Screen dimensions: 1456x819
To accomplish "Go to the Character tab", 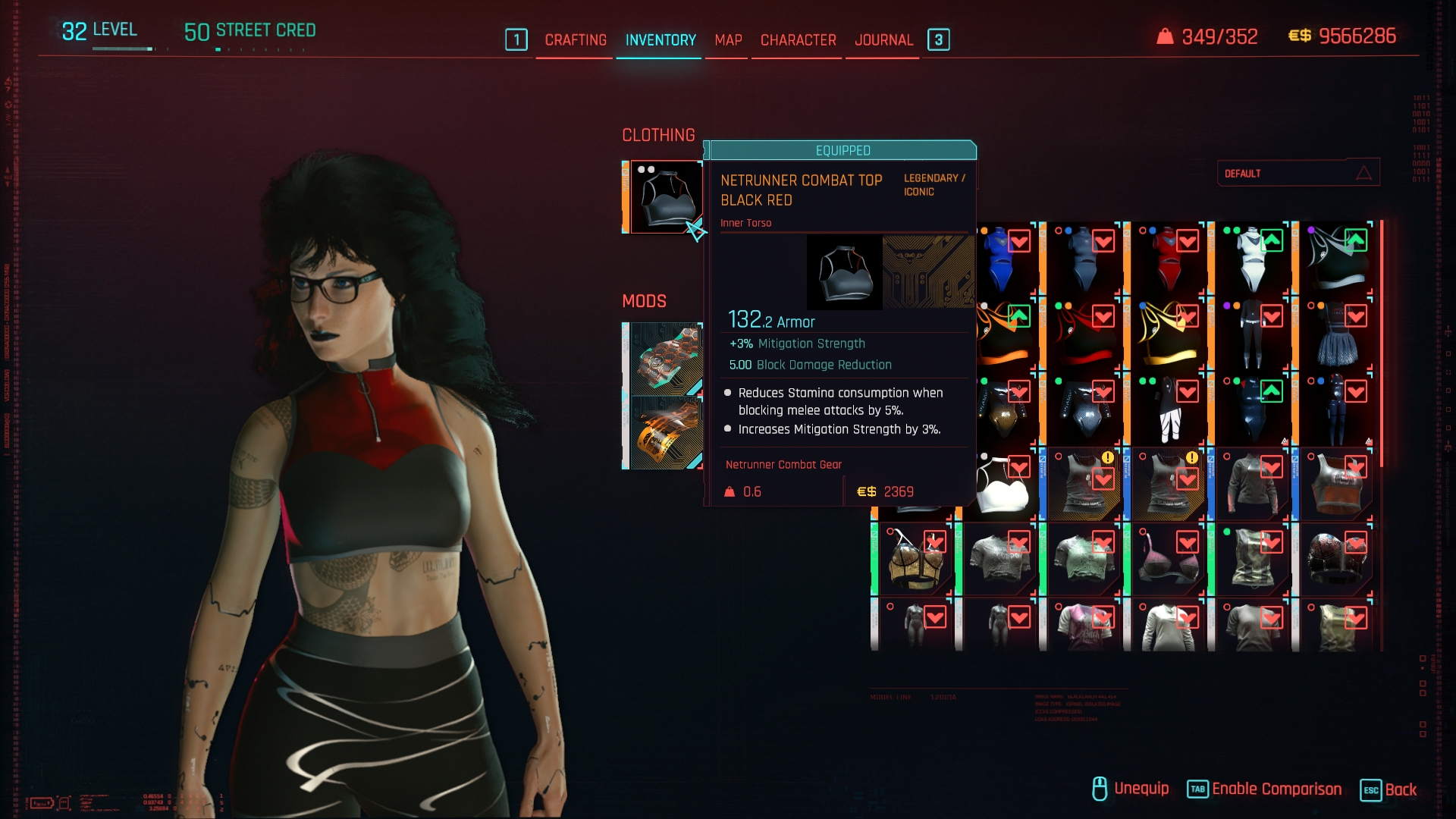I will pyautogui.click(x=798, y=40).
